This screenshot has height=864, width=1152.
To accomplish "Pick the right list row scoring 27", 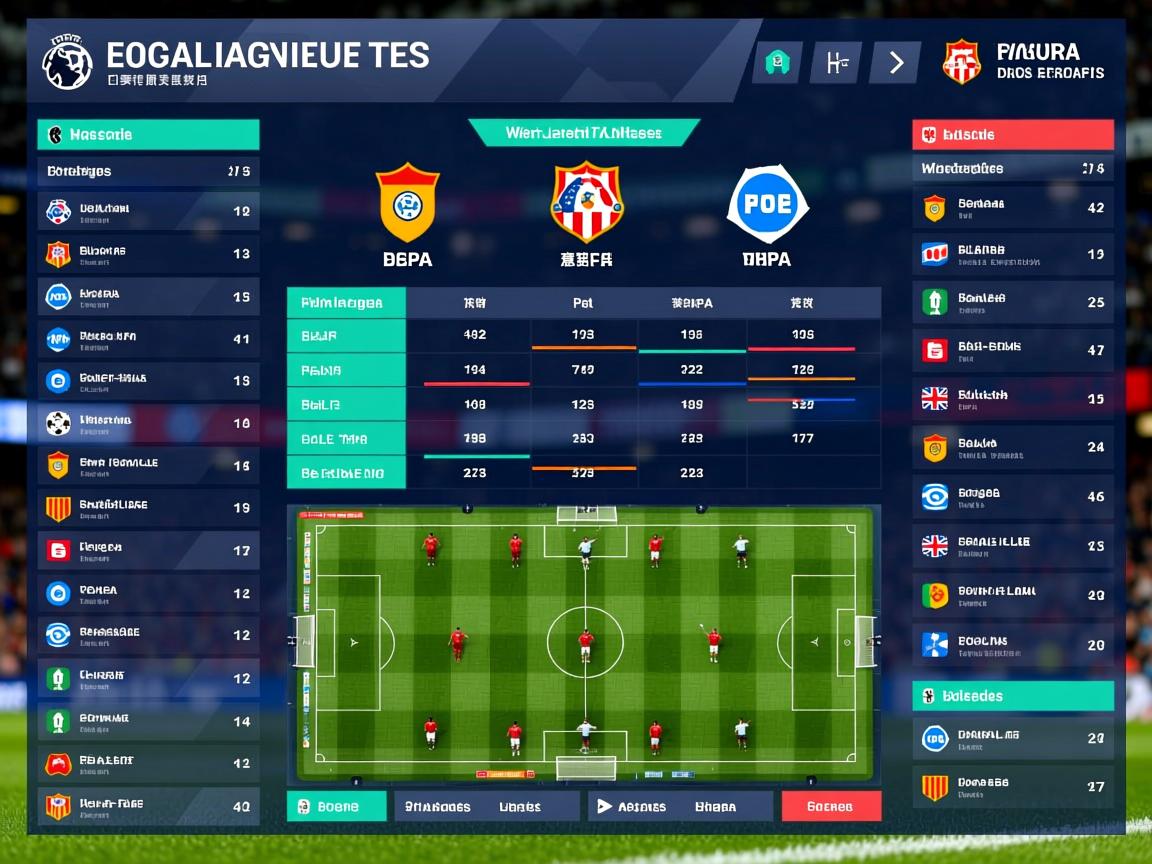I will [x=1013, y=787].
